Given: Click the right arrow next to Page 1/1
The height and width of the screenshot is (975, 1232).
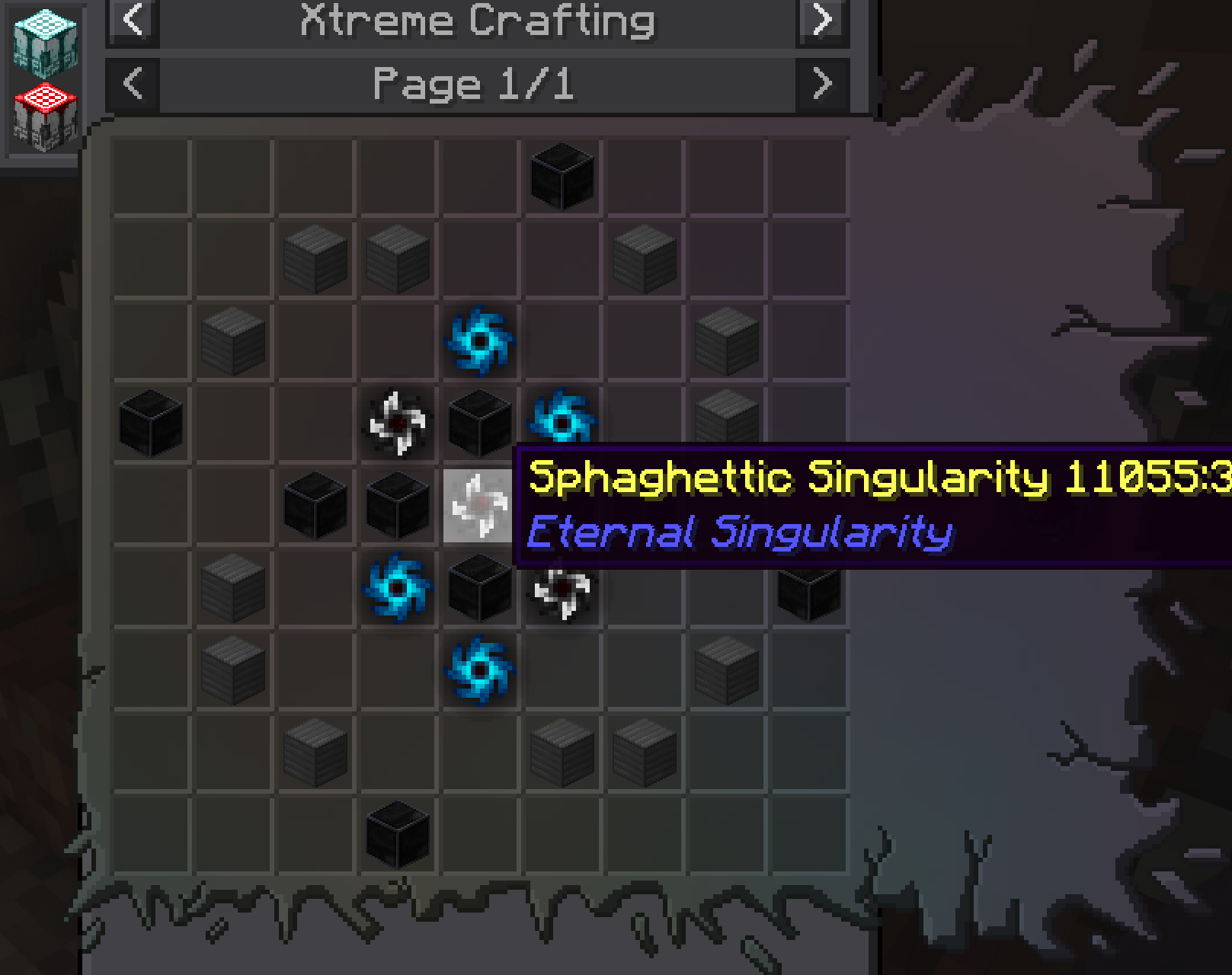Looking at the screenshot, I should (821, 84).
